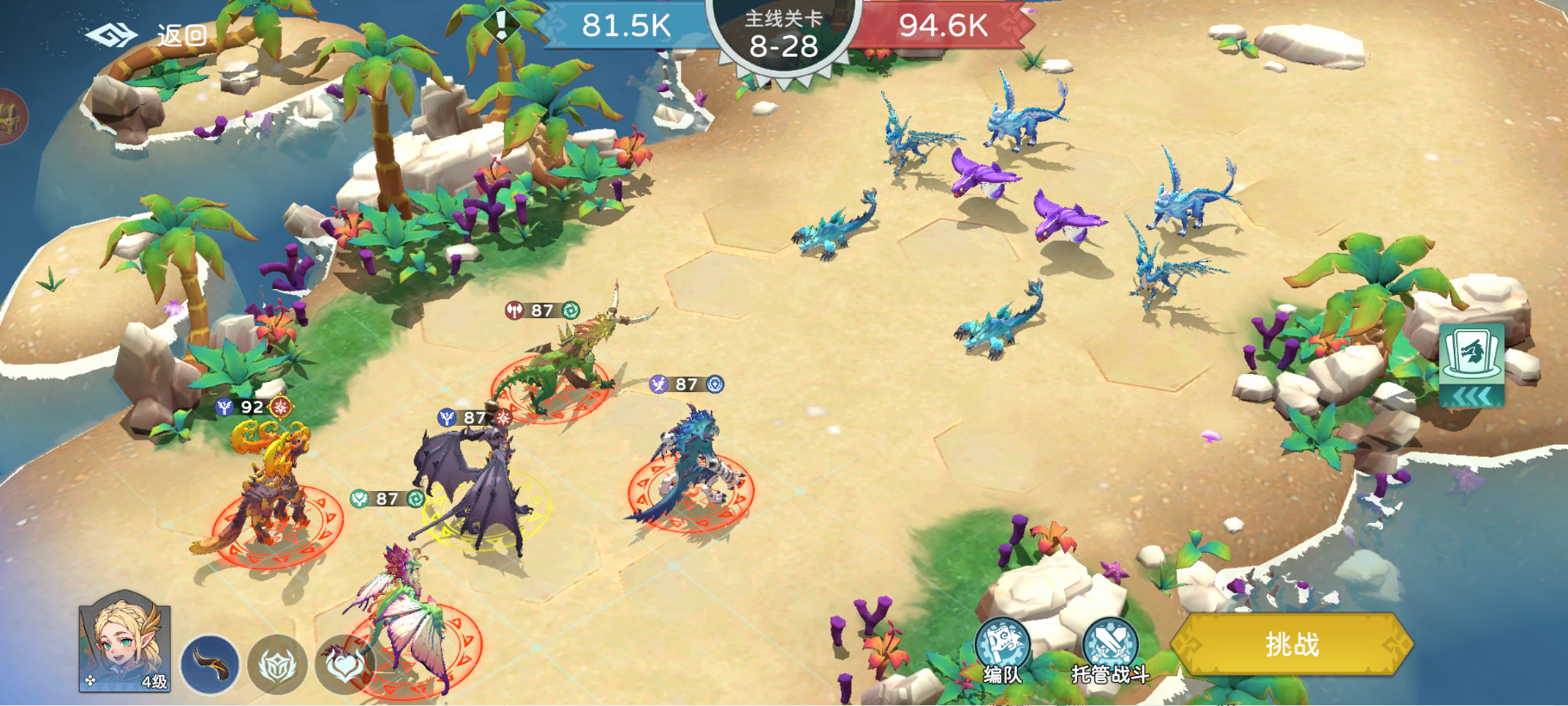Select the winged shield skill icon
Image resolution: width=1568 pixels, height=706 pixels.
(278, 664)
